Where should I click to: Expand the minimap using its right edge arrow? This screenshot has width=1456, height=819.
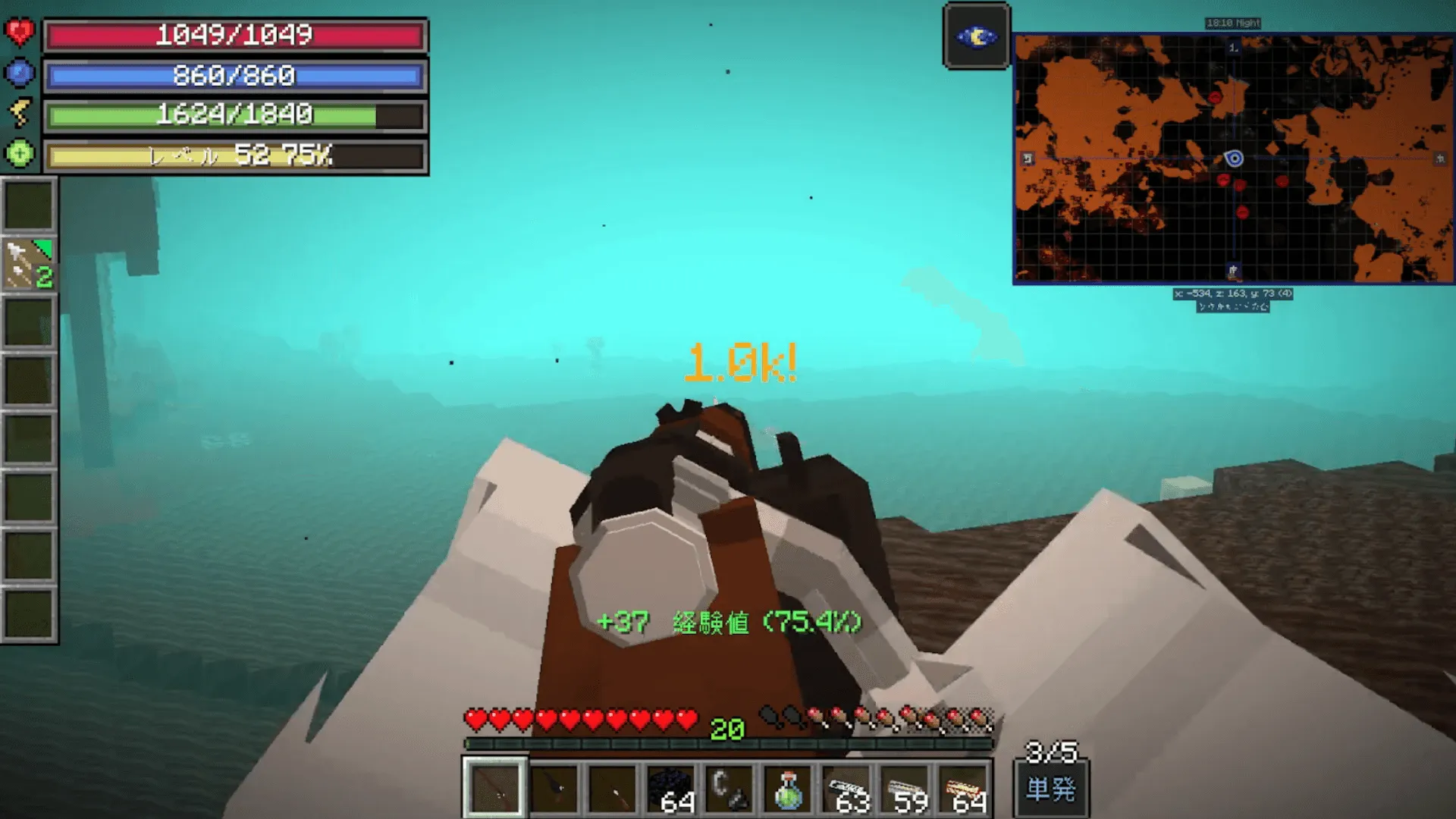pos(1440,158)
